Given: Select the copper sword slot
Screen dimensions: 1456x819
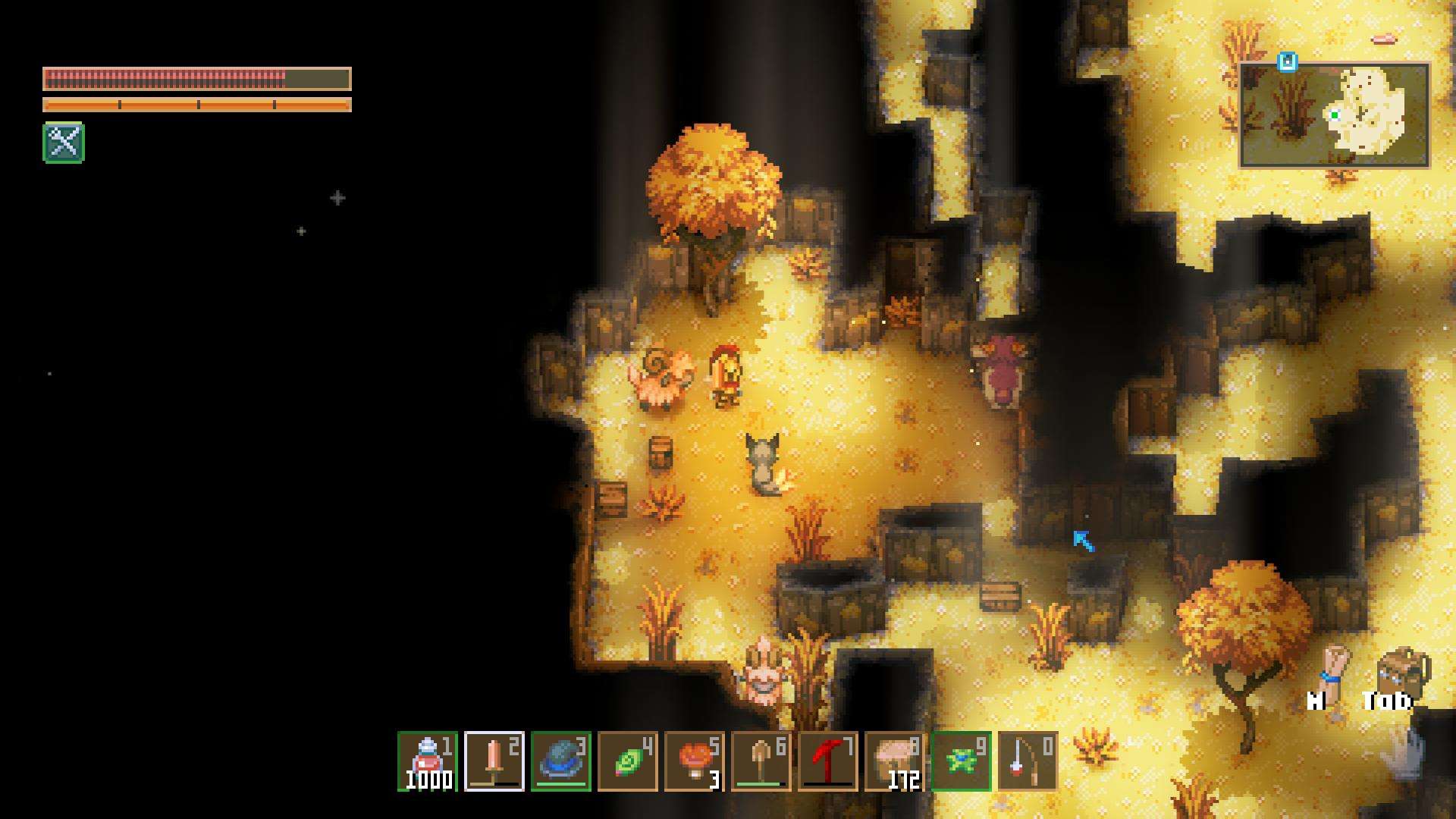Looking at the screenshot, I should pyautogui.click(x=494, y=761).
